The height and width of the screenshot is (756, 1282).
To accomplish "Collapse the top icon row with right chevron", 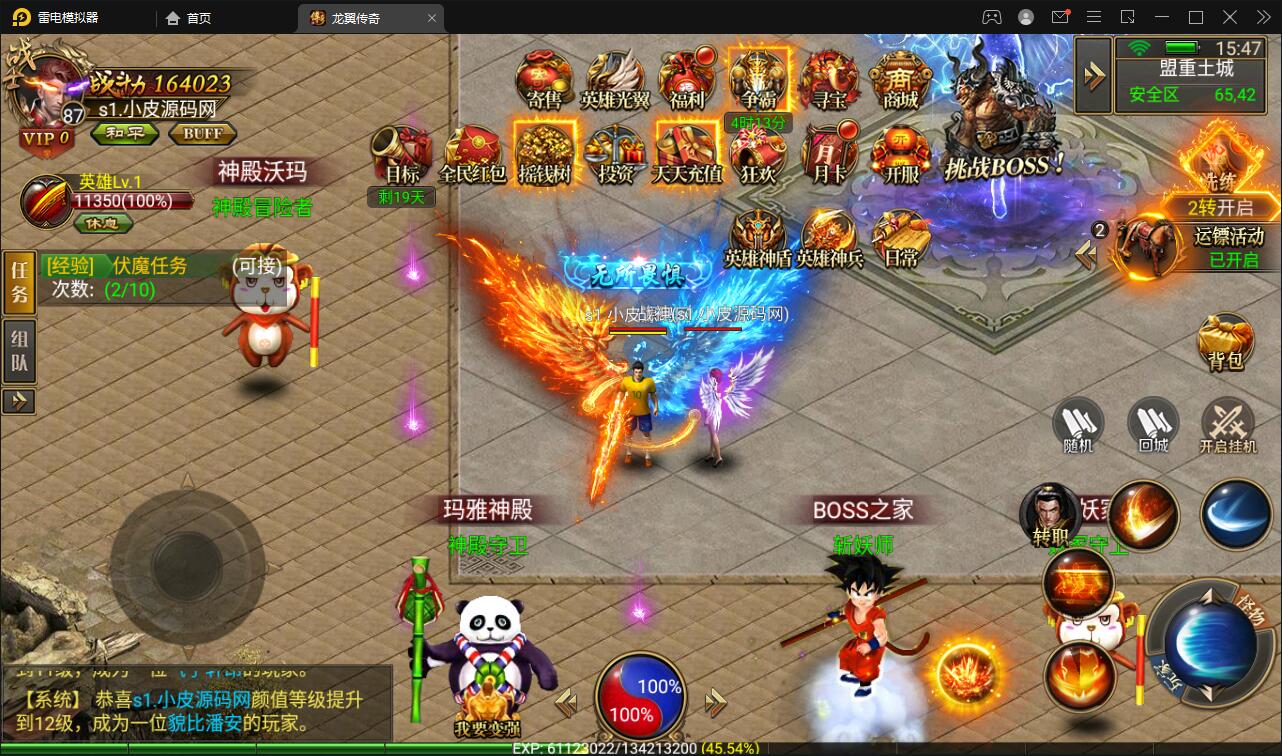I will pos(1093,75).
